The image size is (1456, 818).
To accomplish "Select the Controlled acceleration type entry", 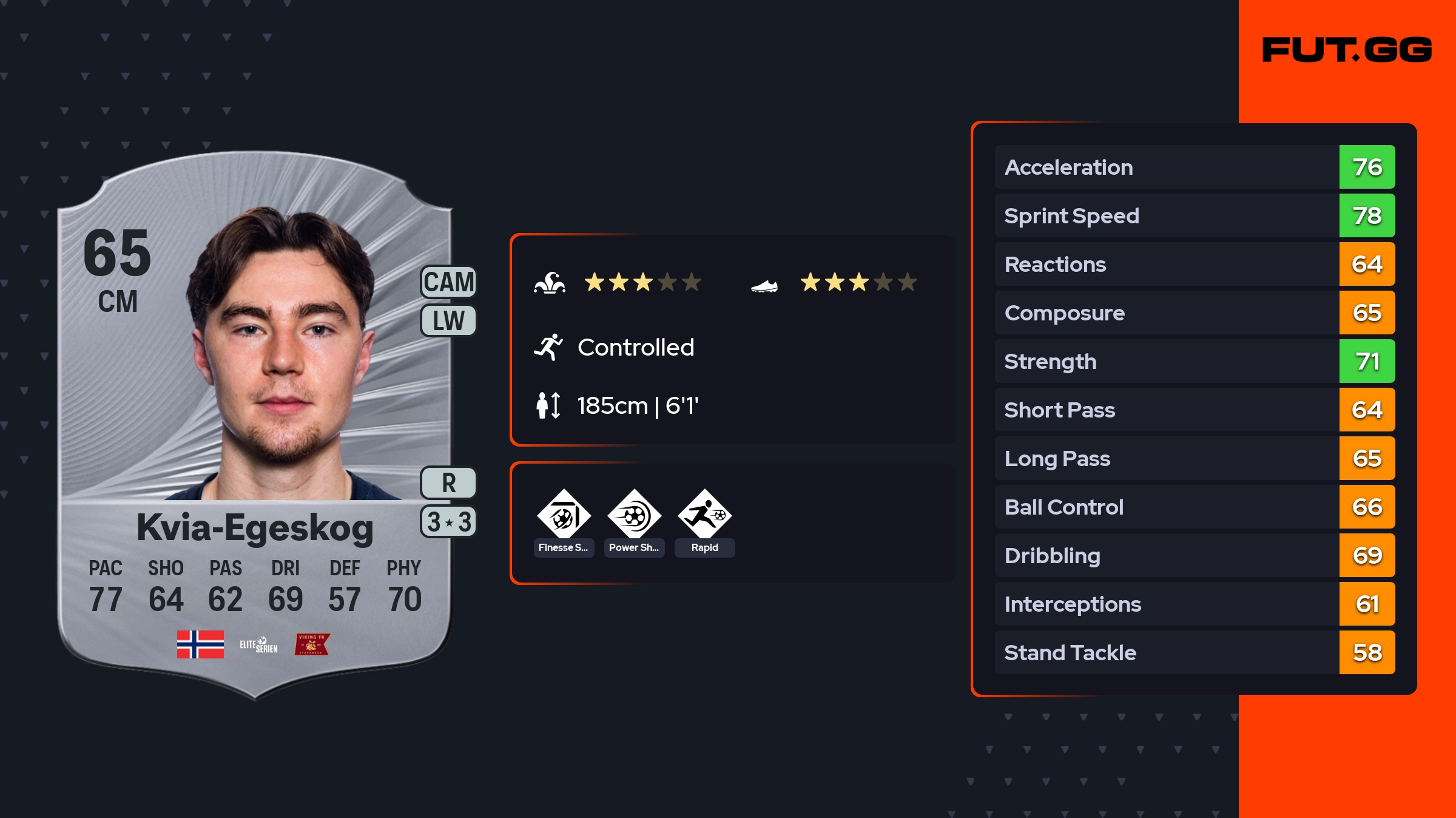I will point(635,348).
